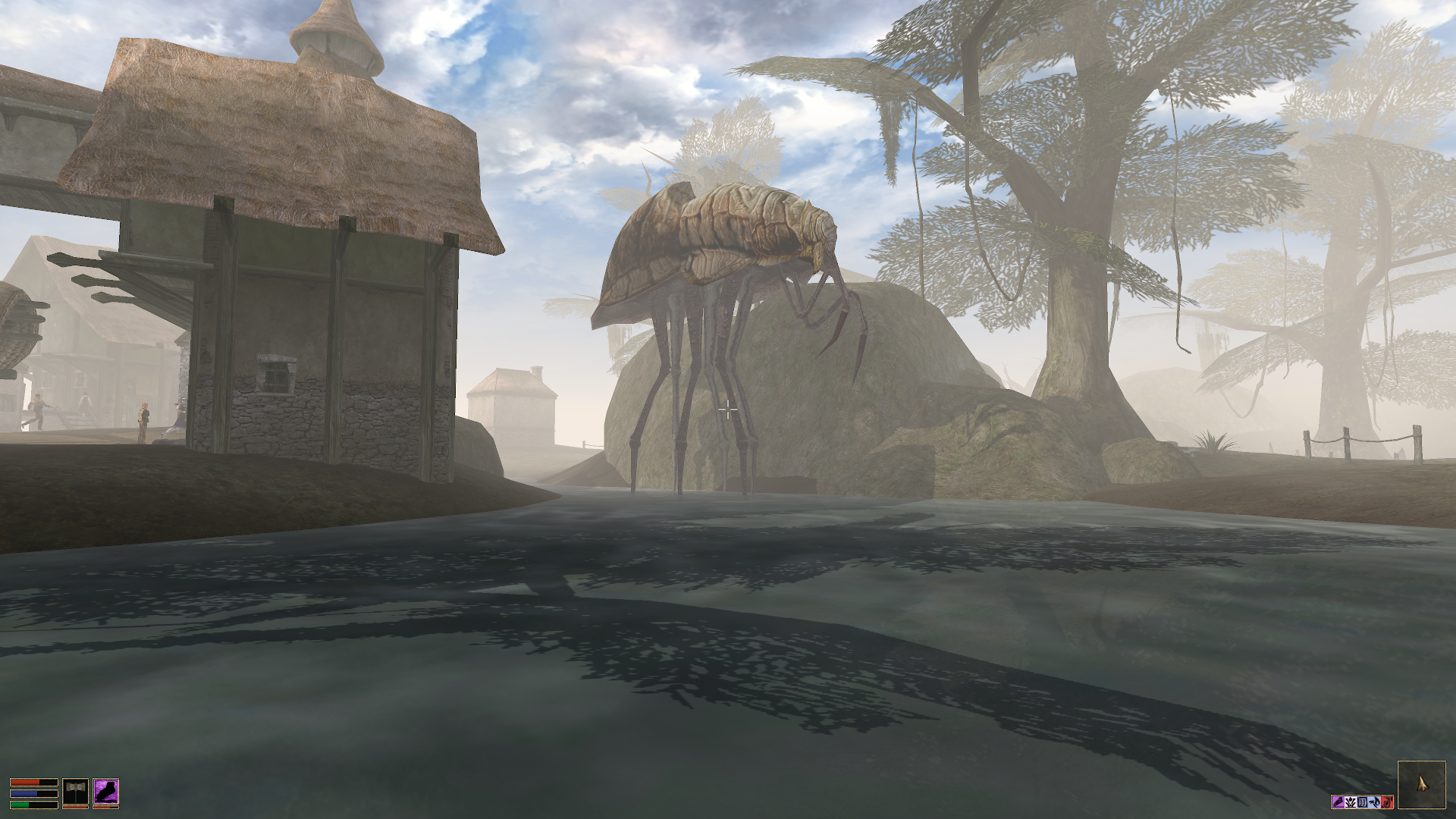The height and width of the screenshot is (819, 1456).
Task: Click the distant white building with chimney
Action: (x=512, y=409)
